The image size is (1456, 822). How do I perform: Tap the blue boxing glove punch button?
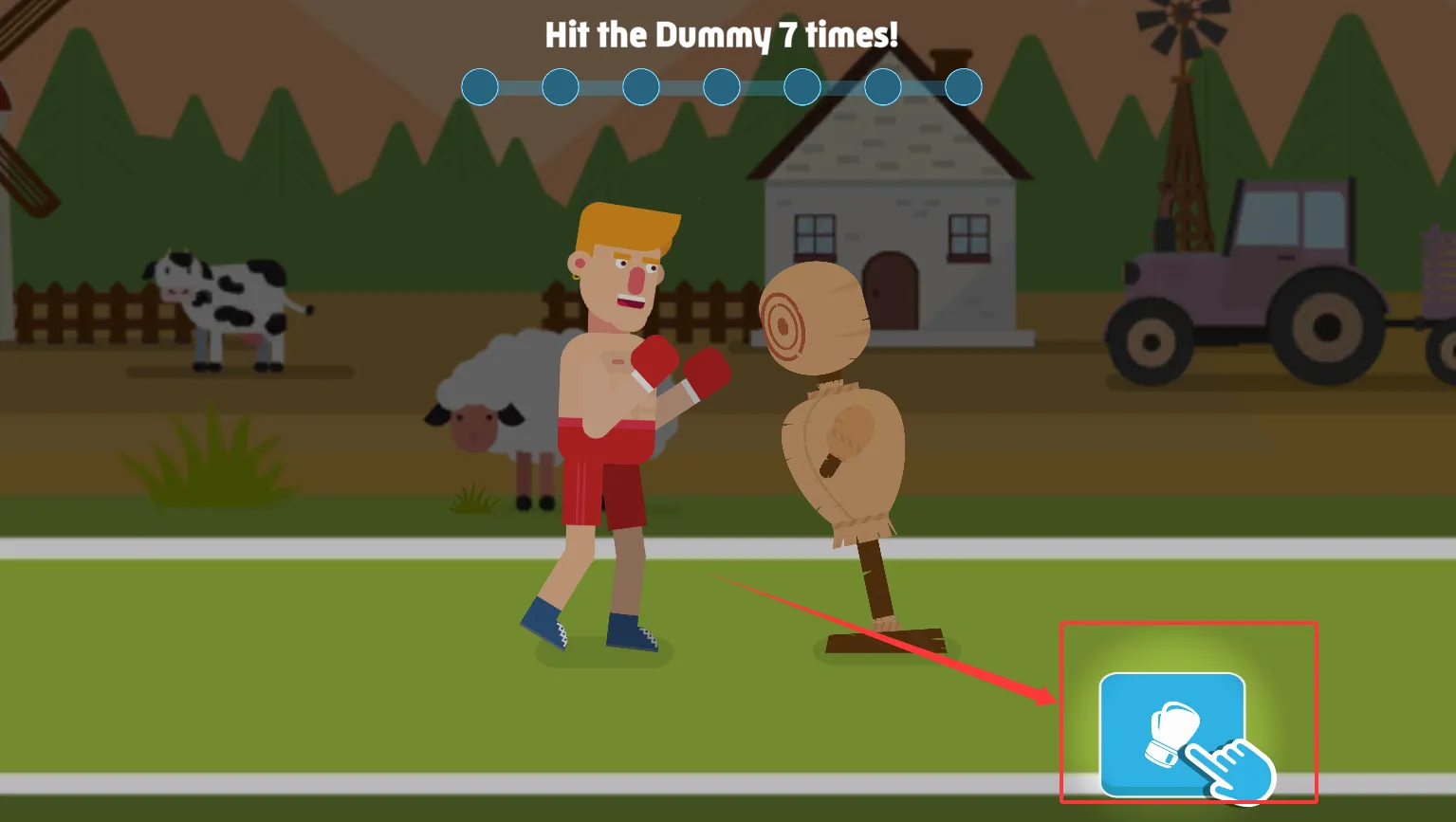pyautogui.click(x=1170, y=734)
